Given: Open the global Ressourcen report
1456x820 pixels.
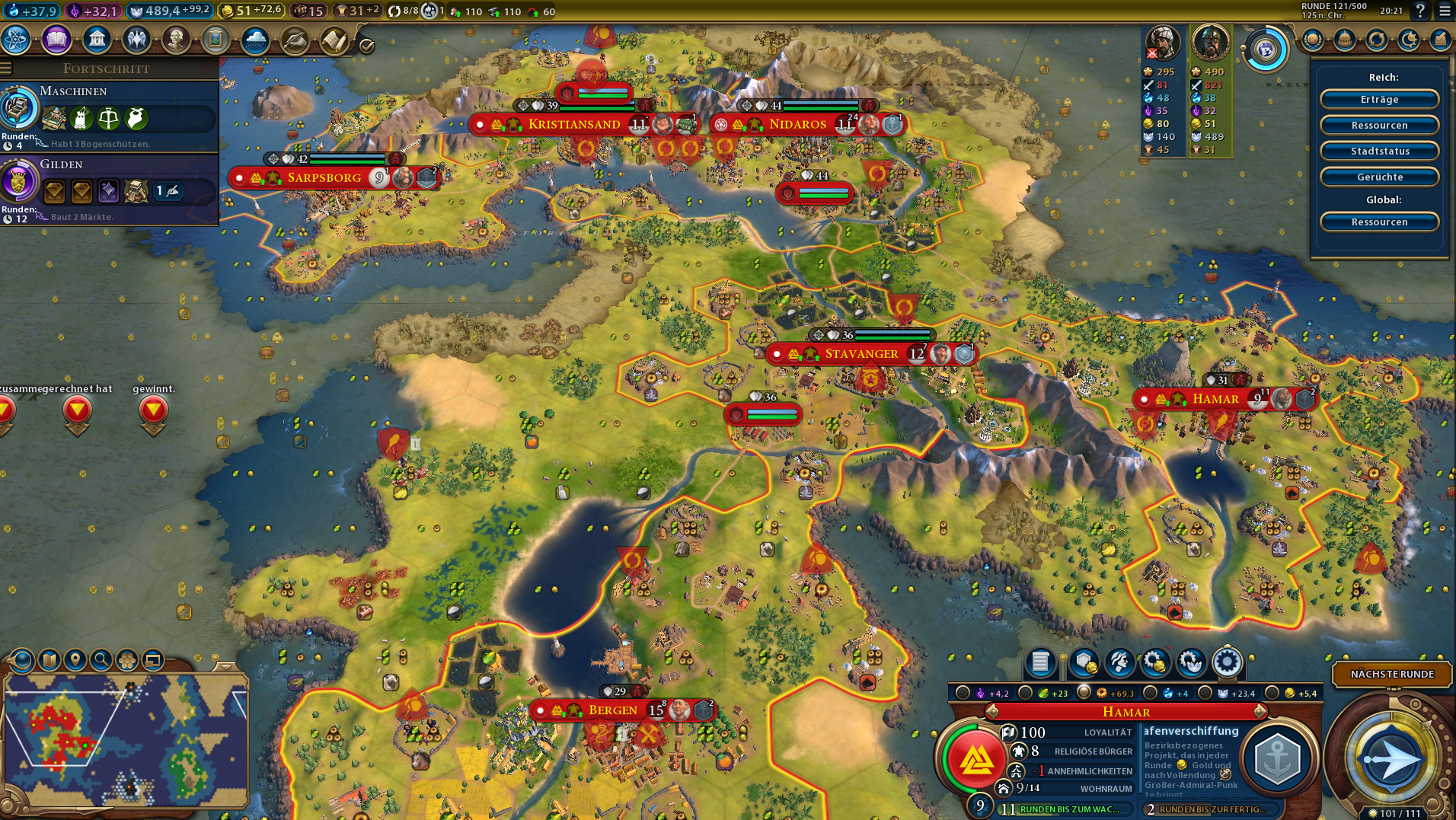Looking at the screenshot, I should pos(1379,222).
